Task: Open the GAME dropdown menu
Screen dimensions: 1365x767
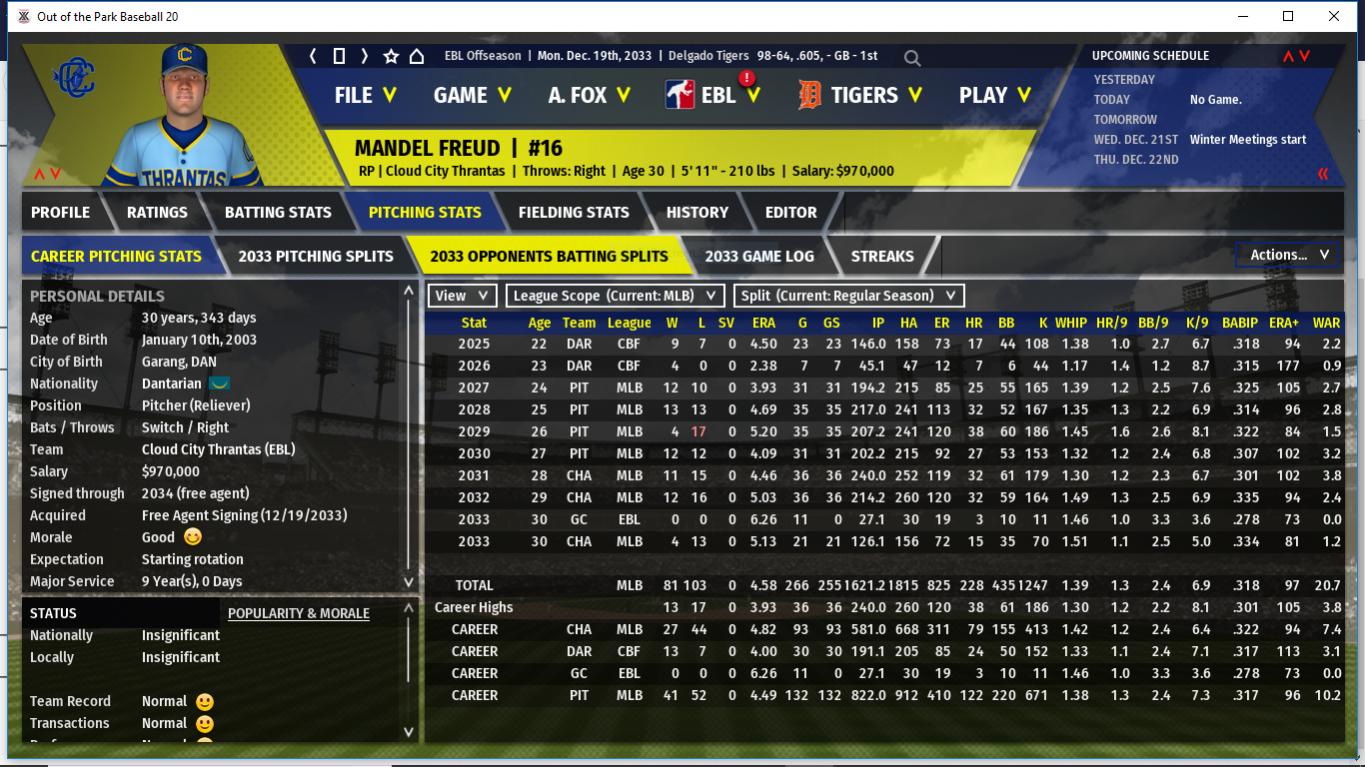Action: tap(472, 95)
